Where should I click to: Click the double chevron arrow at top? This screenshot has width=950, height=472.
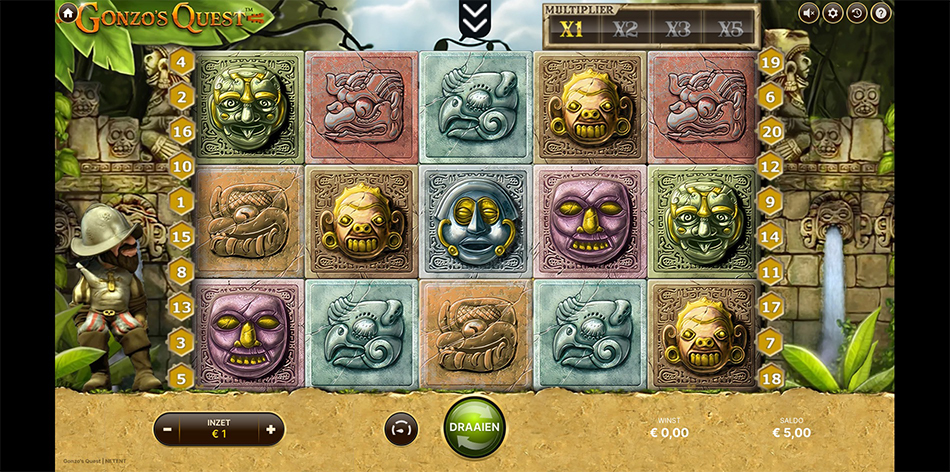pyautogui.click(x=474, y=16)
